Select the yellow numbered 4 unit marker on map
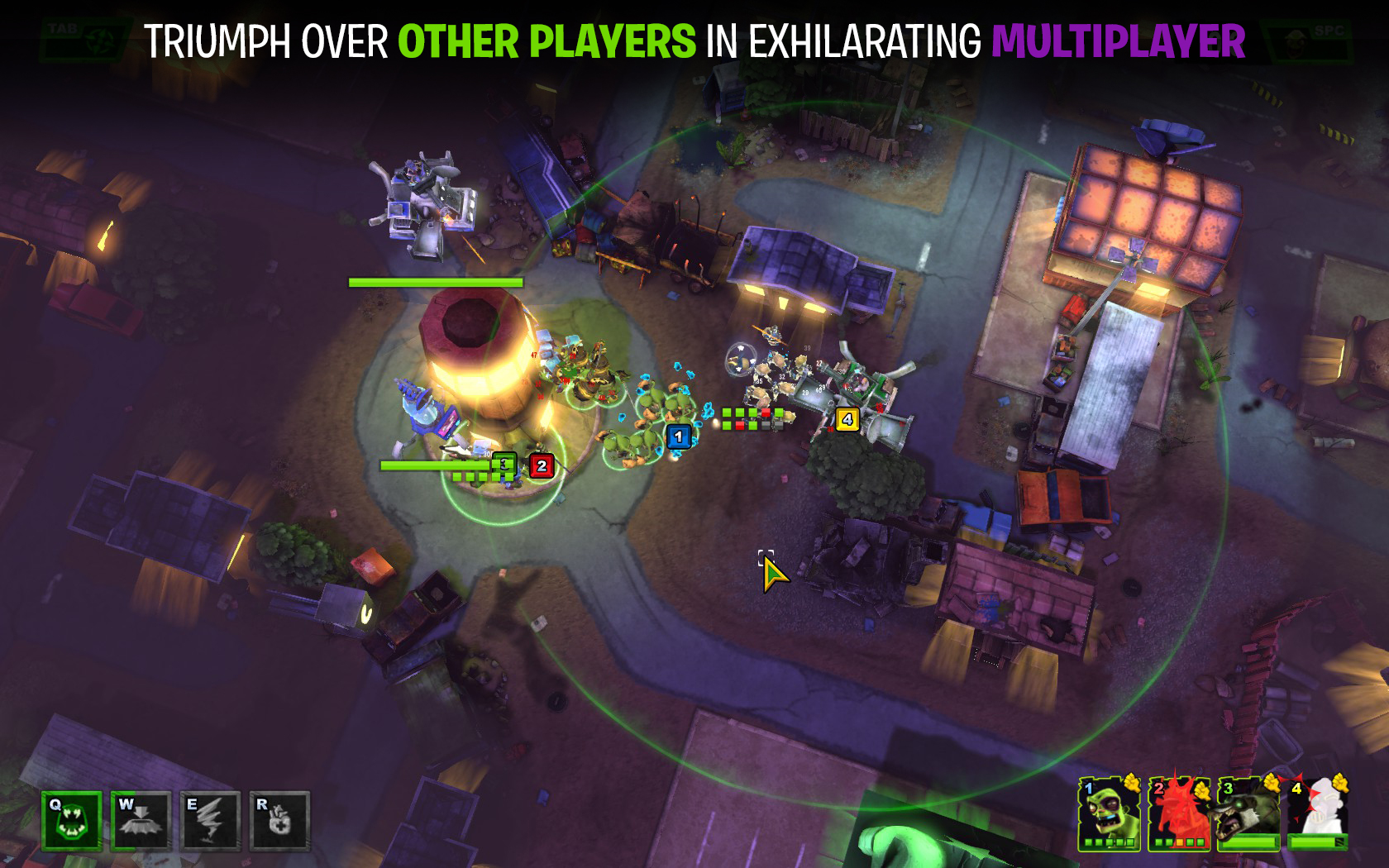This screenshot has height=868, width=1389. coord(846,420)
